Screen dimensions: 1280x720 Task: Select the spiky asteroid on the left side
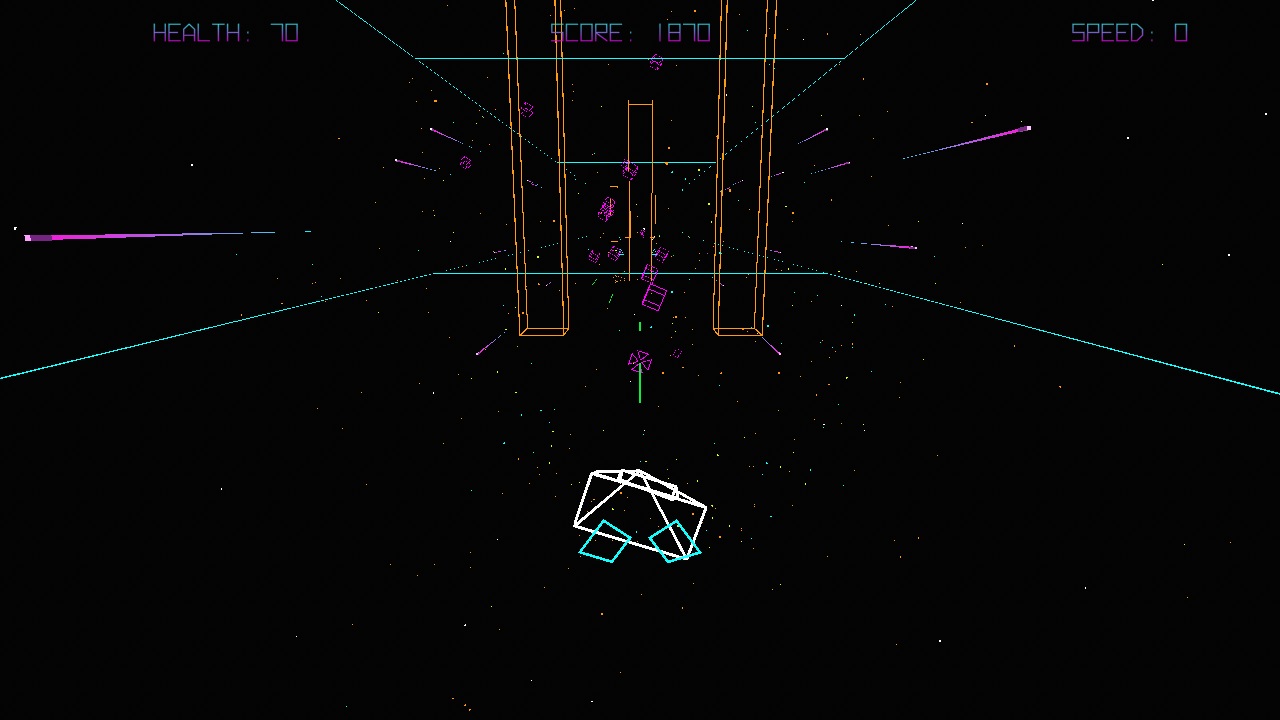[x=464, y=161]
